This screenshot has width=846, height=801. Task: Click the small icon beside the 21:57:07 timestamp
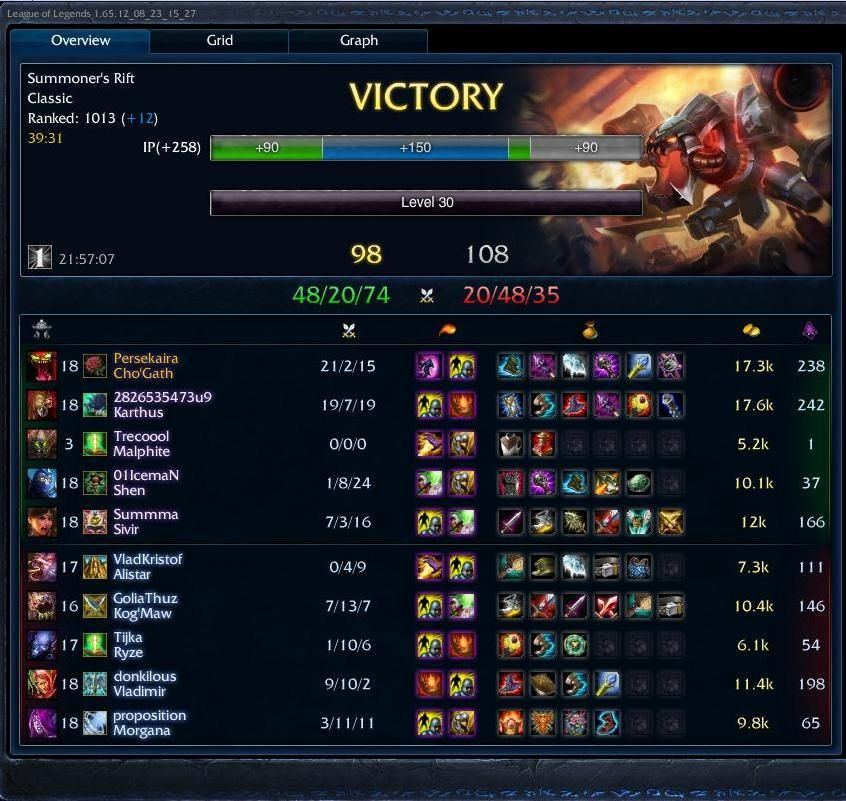point(39,258)
